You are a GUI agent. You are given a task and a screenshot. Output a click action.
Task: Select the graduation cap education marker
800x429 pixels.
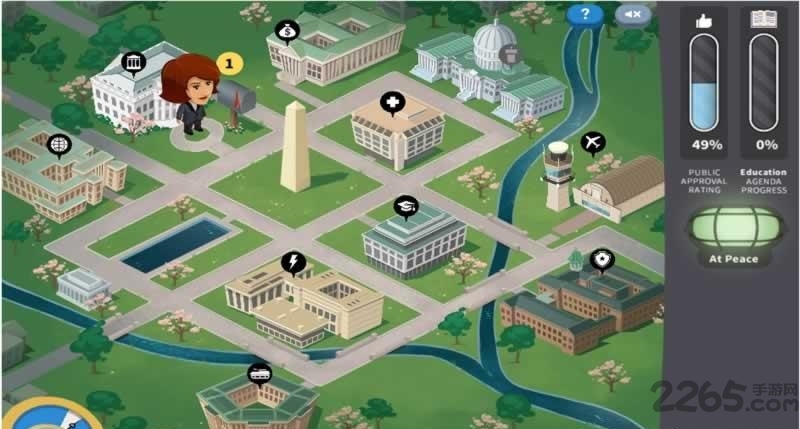pyautogui.click(x=404, y=206)
